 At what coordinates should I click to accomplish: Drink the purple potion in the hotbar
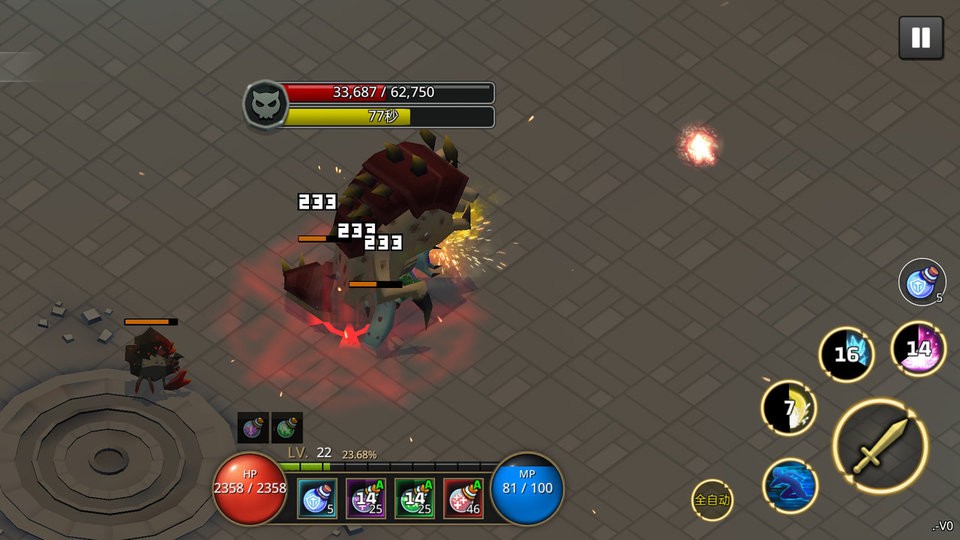[x=366, y=498]
